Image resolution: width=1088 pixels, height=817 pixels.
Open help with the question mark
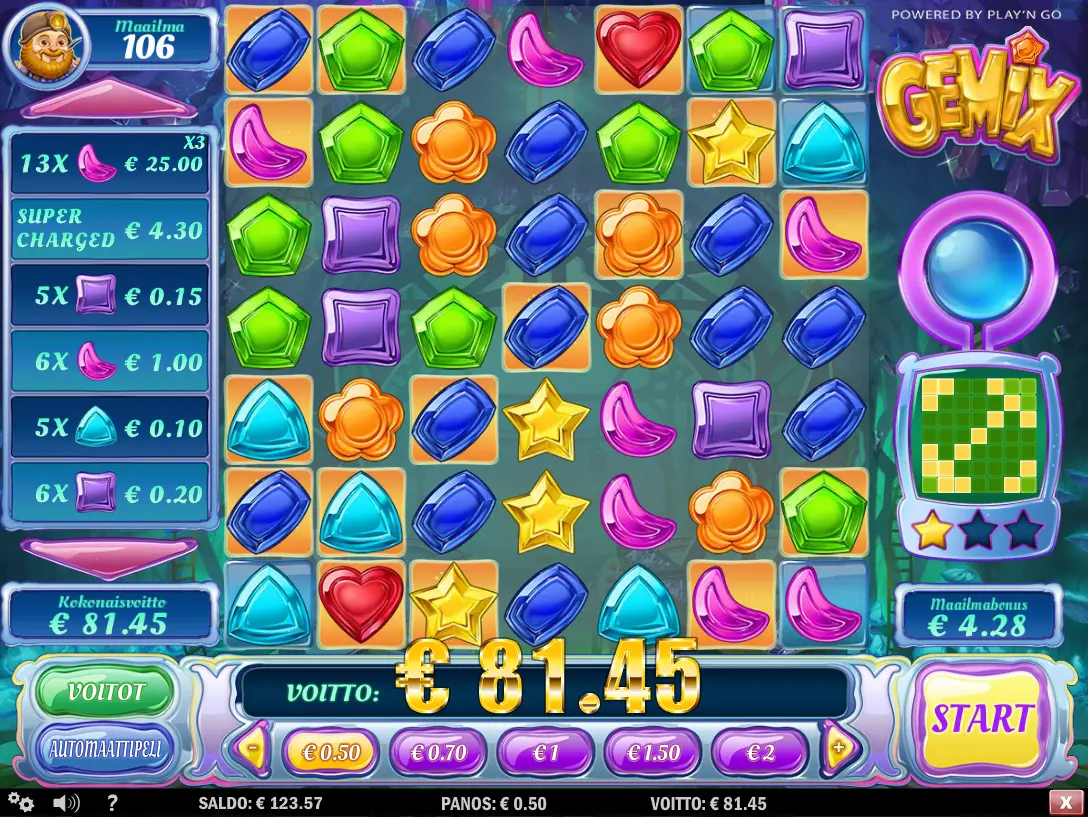tap(112, 802)
